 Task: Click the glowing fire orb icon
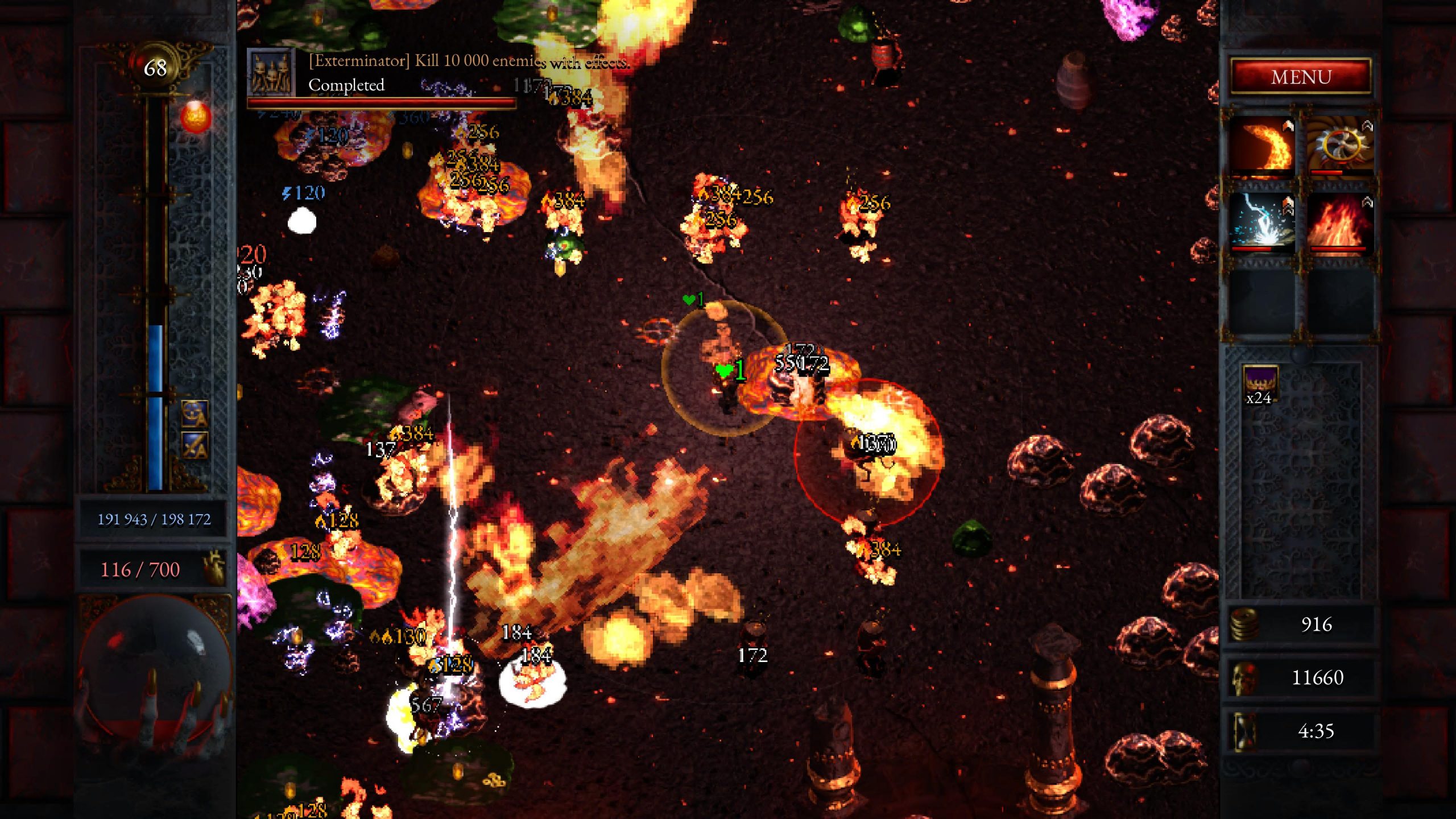tap(195, 117)
